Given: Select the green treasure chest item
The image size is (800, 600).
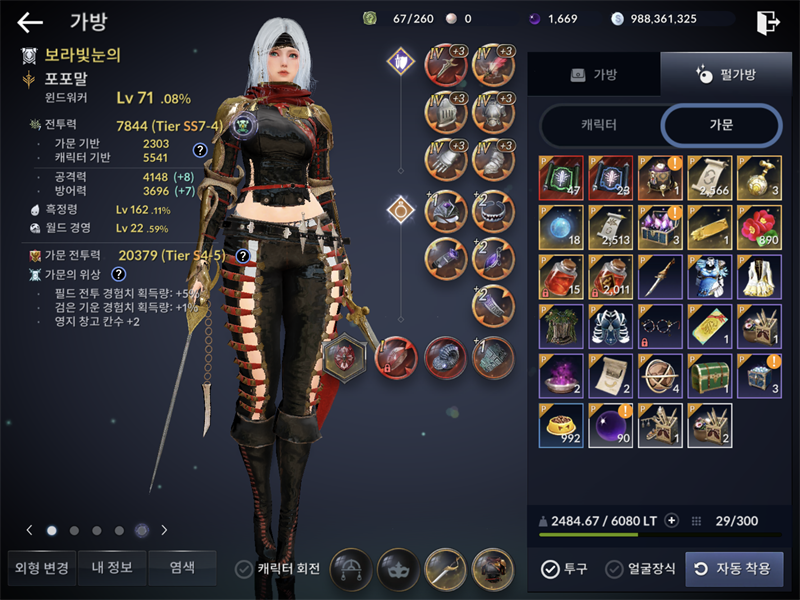Looking at the screenshot, I should [709, 374].
